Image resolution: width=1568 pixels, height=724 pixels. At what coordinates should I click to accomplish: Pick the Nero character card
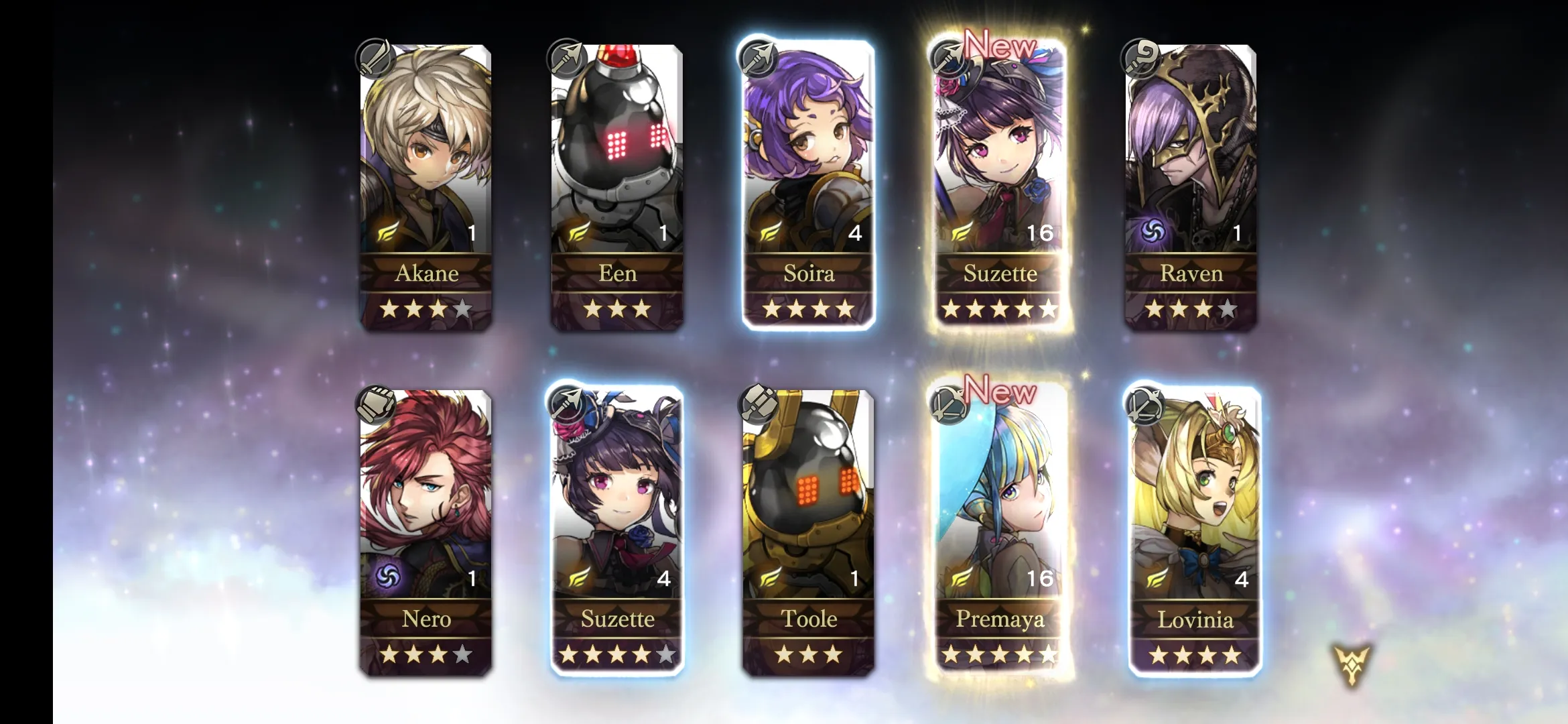click(x=426, y=532)
